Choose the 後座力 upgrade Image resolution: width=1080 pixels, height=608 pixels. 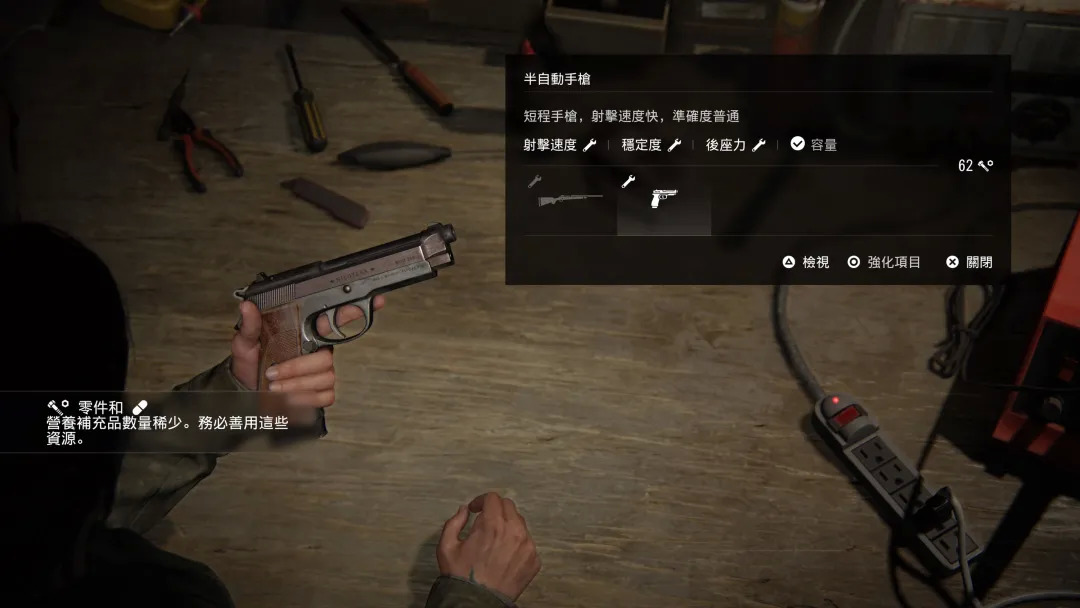coord(735,145)
